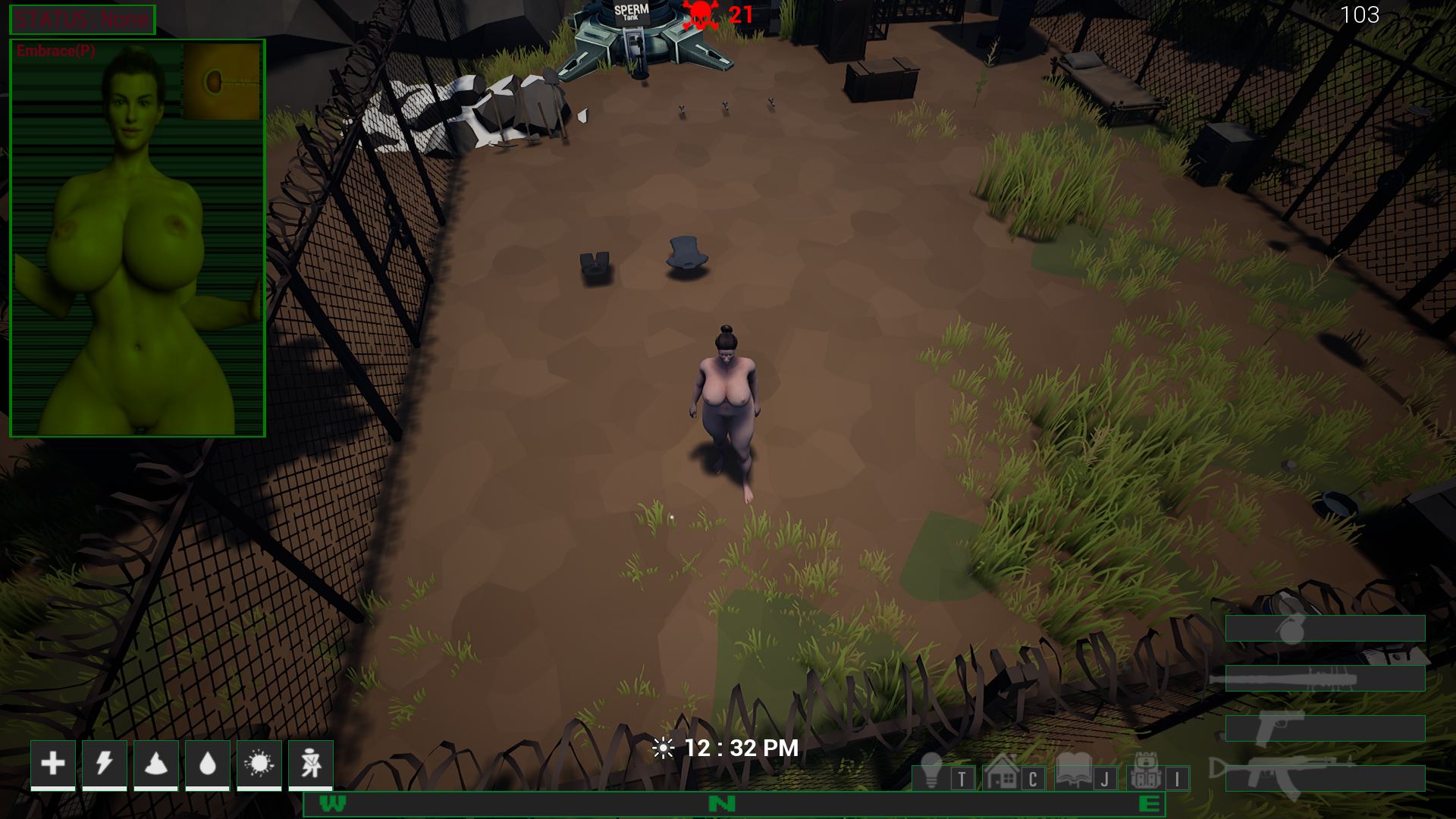Screen dimensions: 1456x819
Task: Select the lightning bolt energy icon
Action: 105,764
